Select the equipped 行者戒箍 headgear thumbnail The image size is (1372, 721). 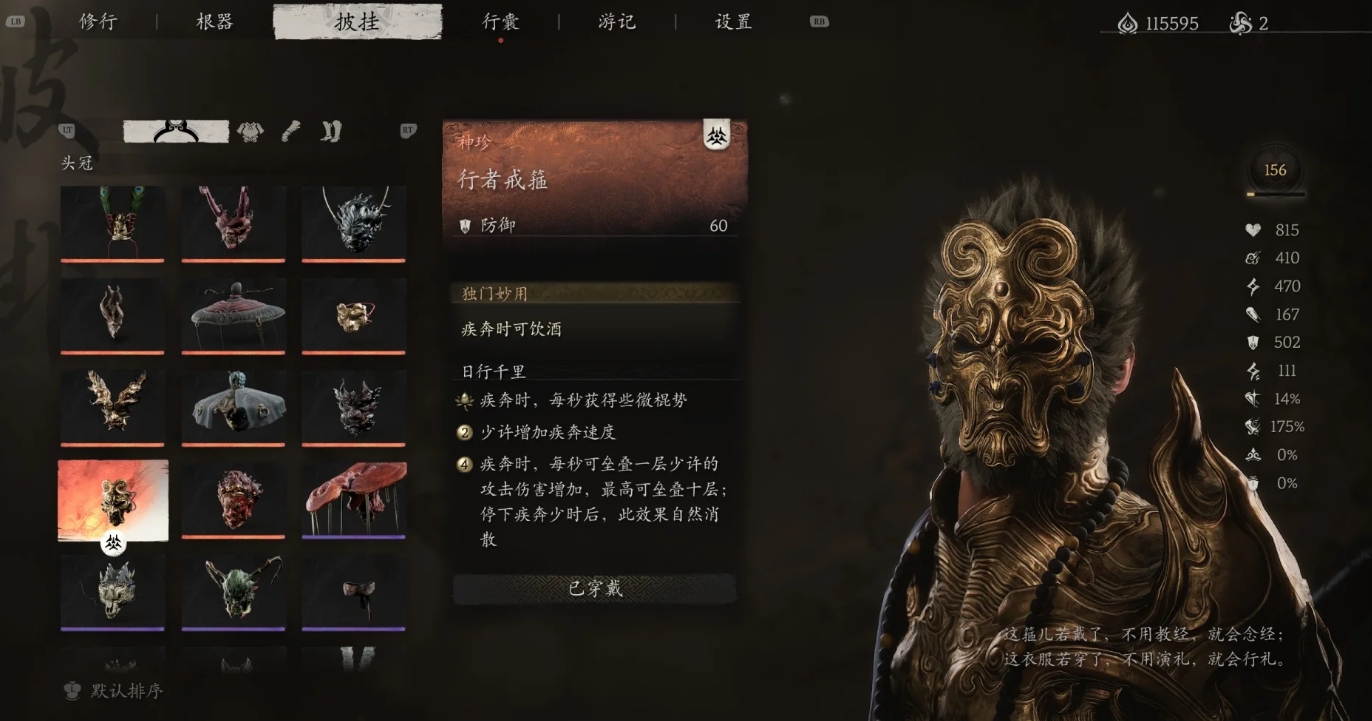pos(112,501)
